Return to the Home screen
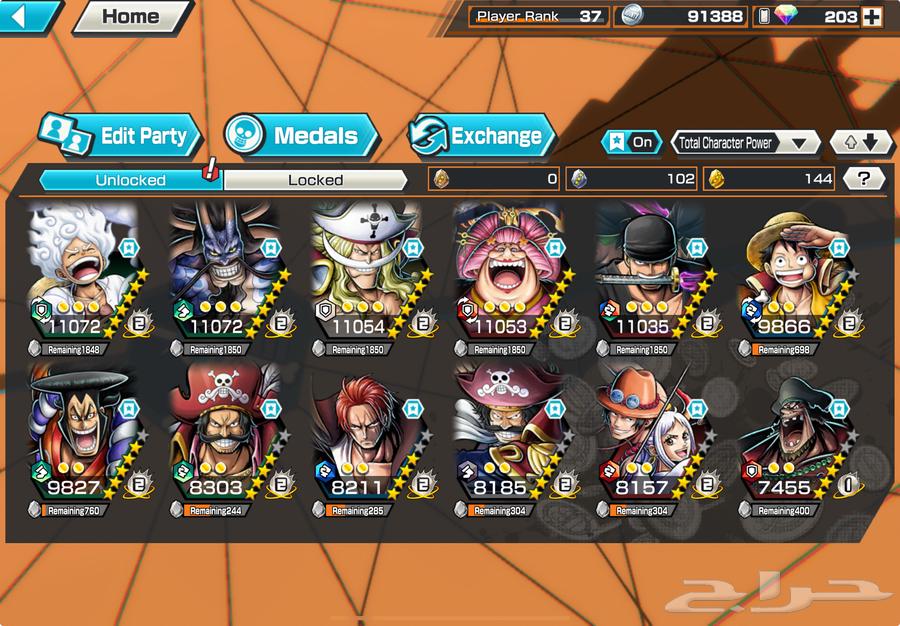This screenshot has width=900, height=626. (x=131, y=16)
